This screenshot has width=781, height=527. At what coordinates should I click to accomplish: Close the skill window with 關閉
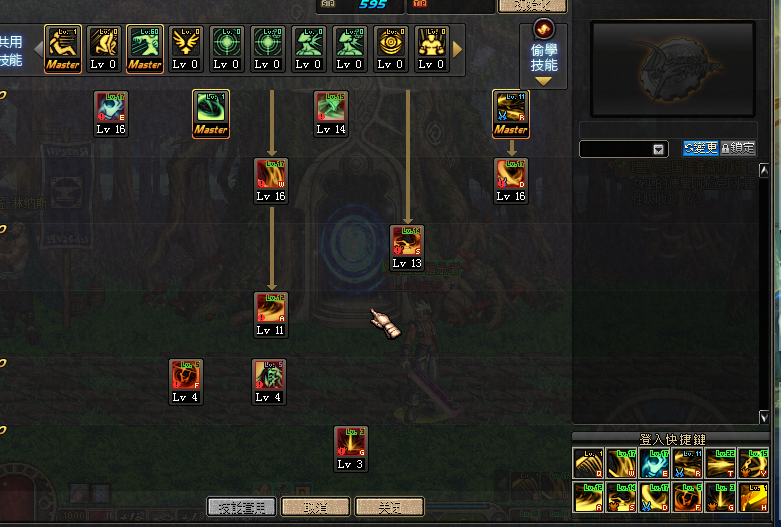pos(390,507)
